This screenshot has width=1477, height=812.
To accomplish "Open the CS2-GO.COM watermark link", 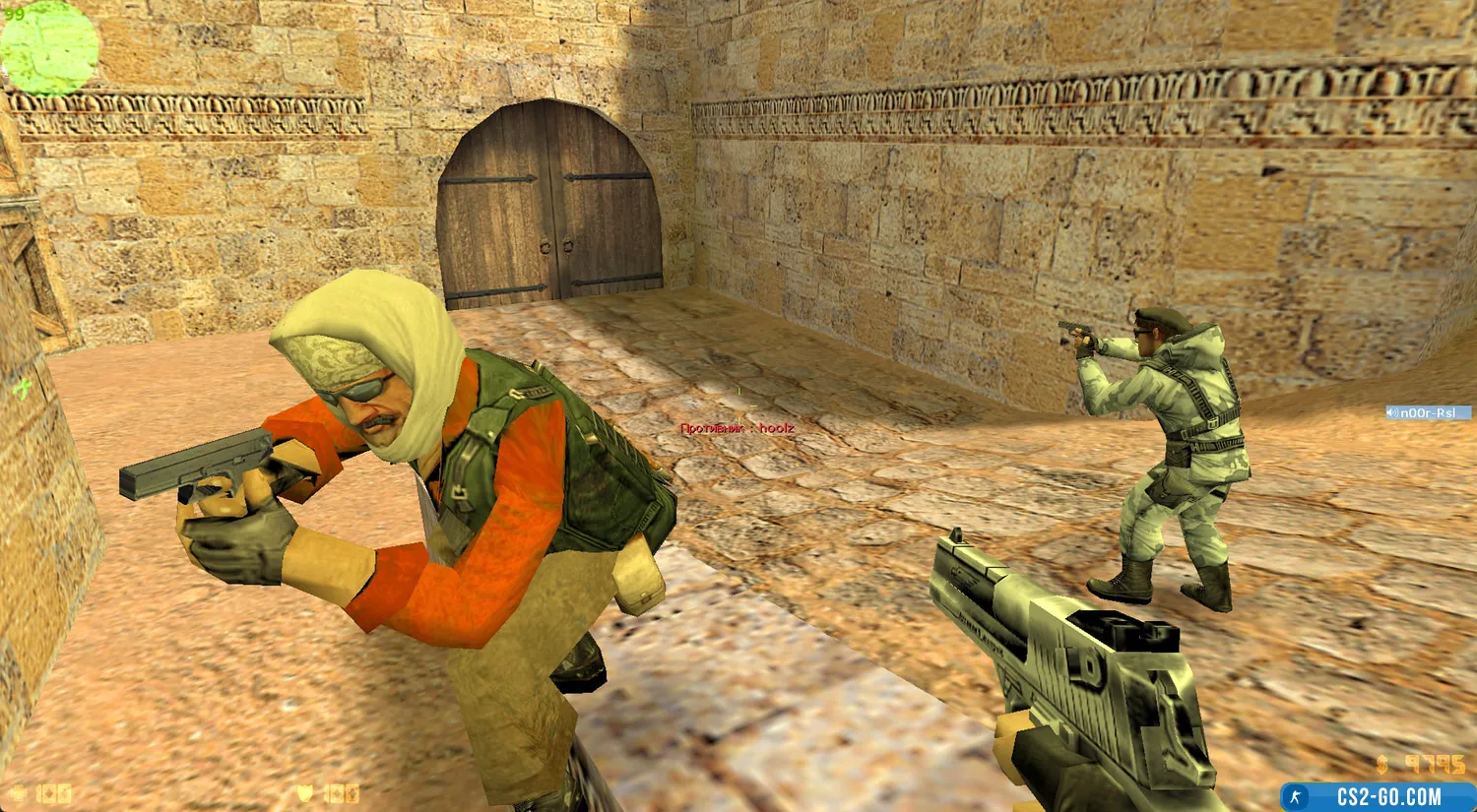I will point(1378,796).
